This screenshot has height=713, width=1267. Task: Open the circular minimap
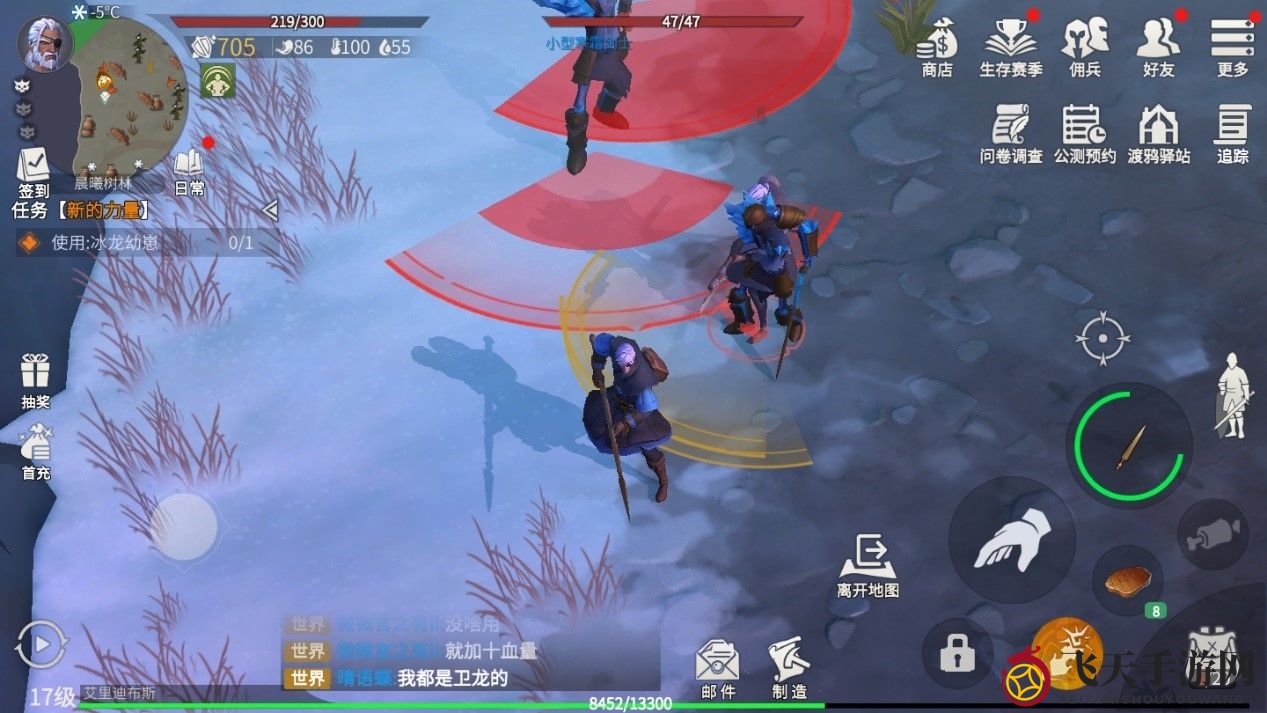[129, 95]
